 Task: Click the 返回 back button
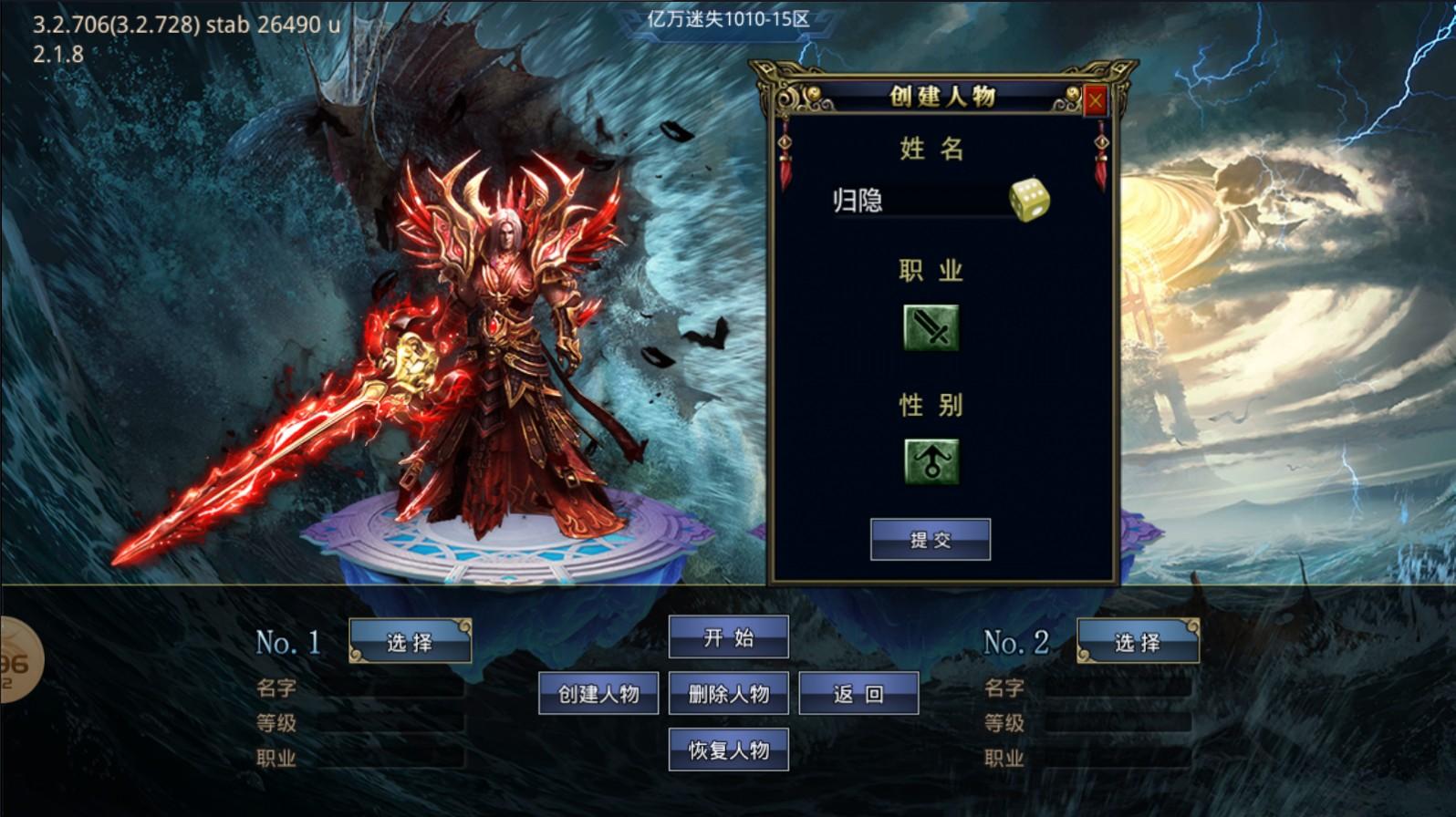point(858,693)
